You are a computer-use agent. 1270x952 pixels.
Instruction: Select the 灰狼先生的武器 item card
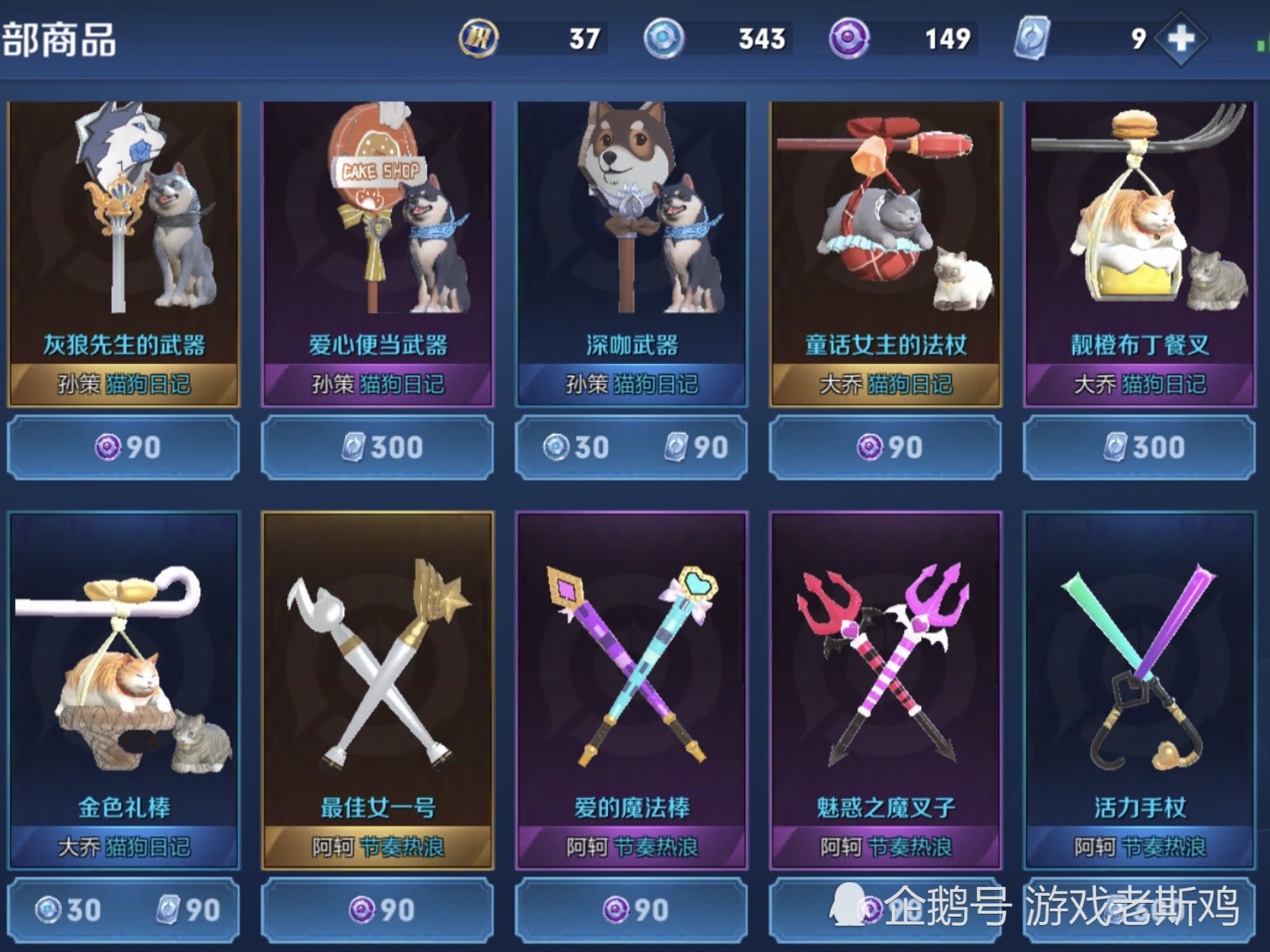pos(123,253)
